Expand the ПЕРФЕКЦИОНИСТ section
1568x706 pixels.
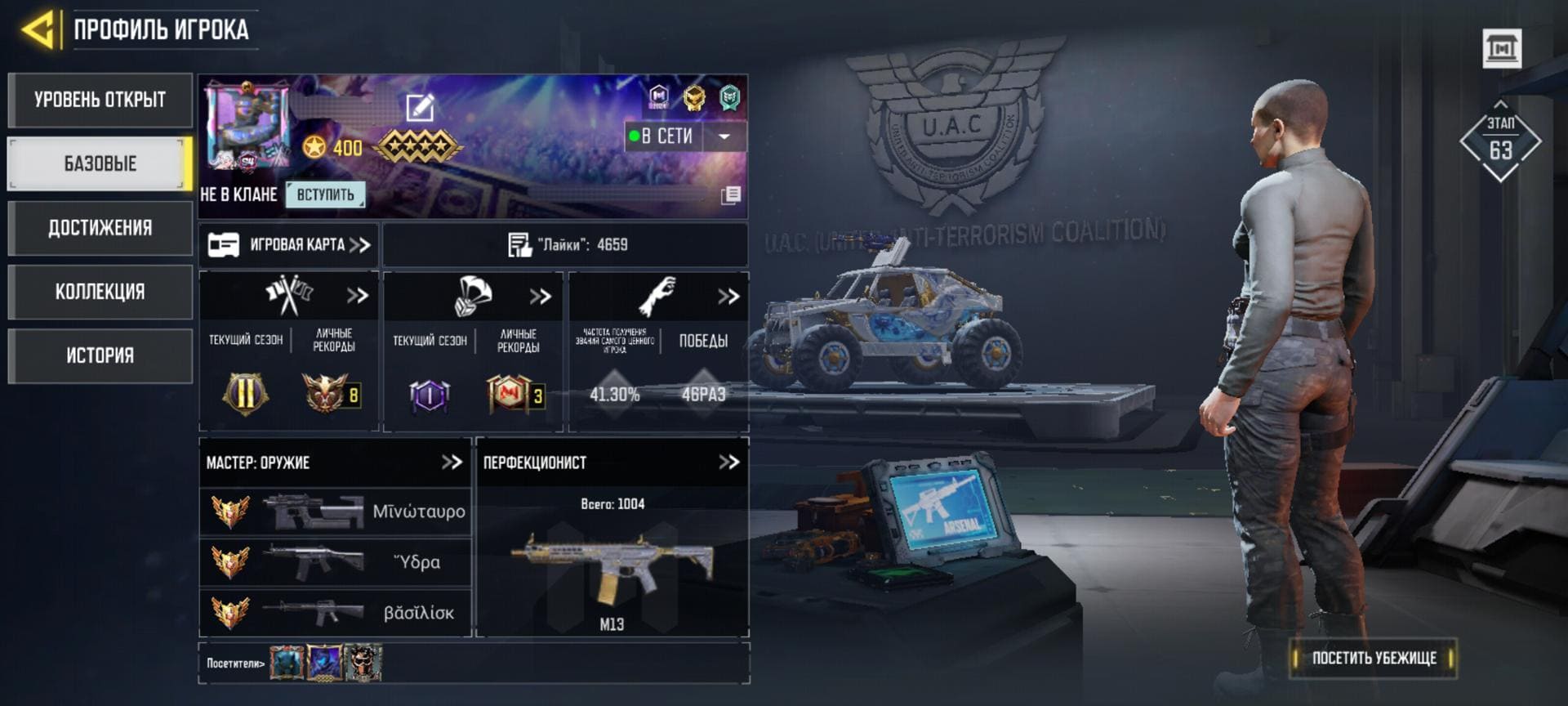coord(728,462)
